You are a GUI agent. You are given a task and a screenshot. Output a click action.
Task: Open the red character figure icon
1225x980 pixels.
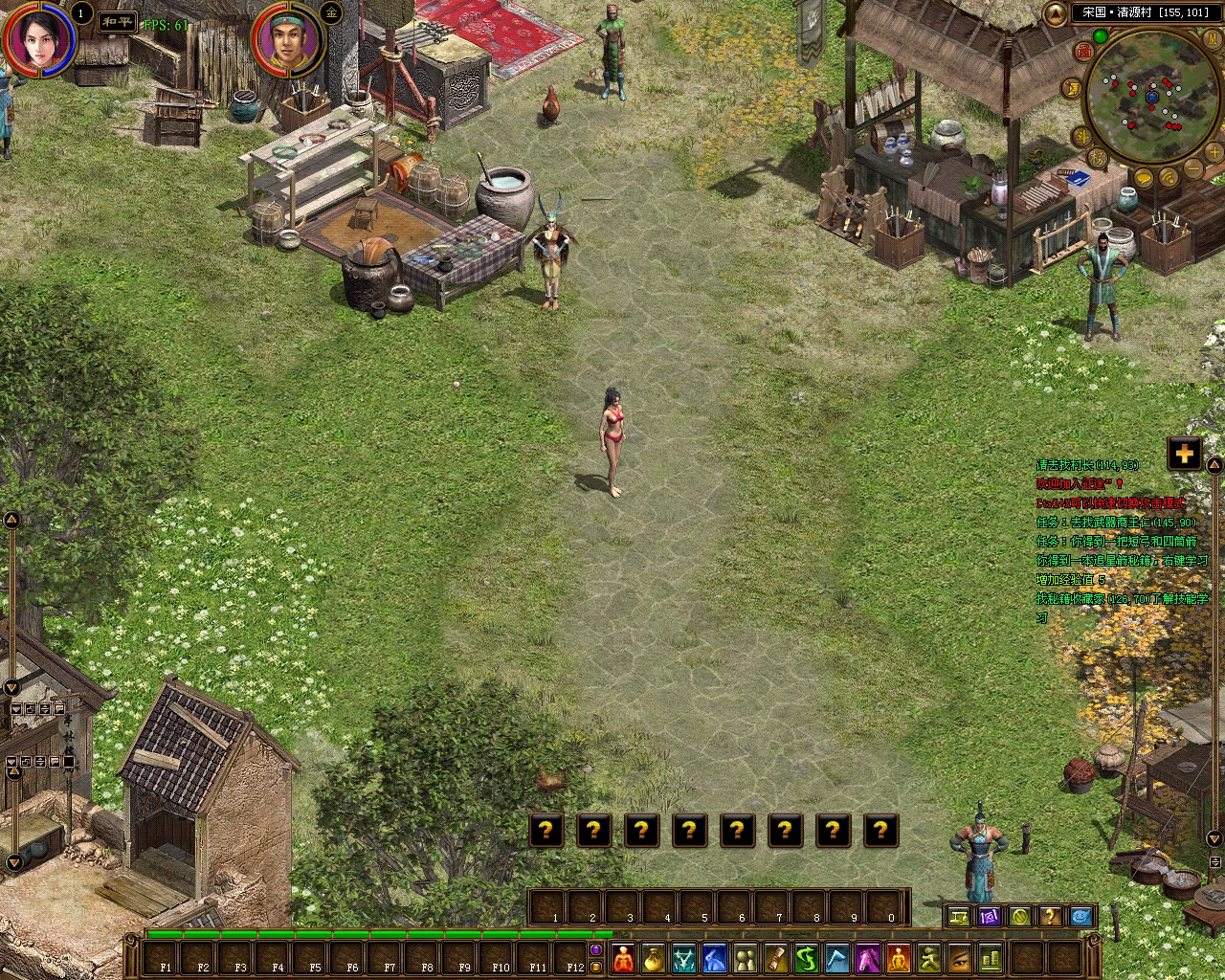coord(623,957)
